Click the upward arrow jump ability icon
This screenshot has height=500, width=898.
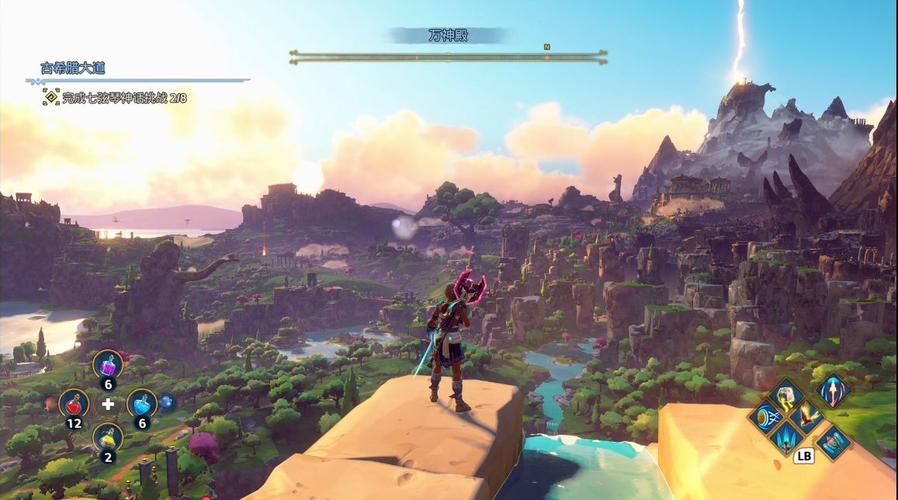click(x=832, y=390)
